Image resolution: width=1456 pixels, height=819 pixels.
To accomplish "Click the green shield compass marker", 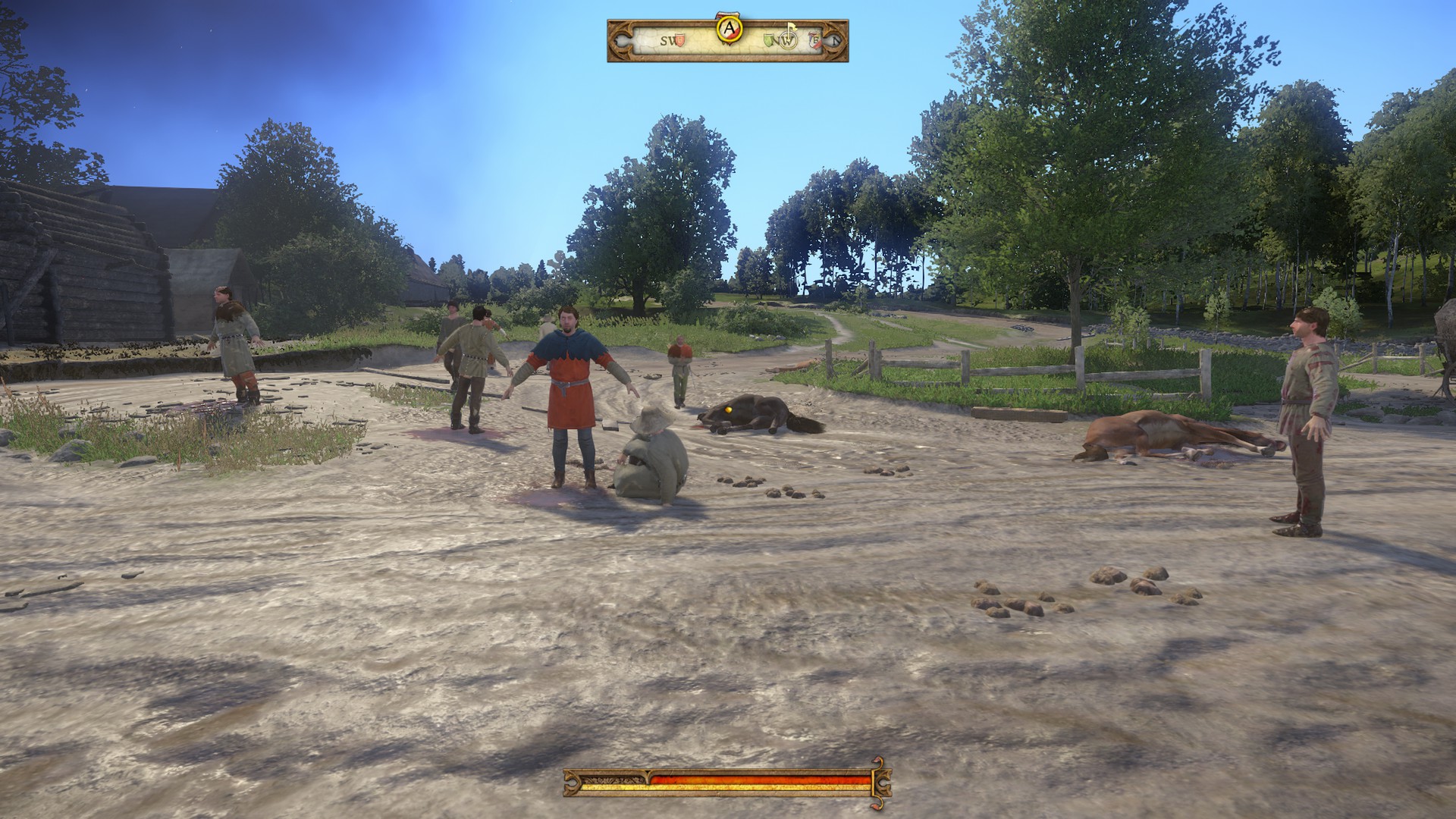I will click(770, 41).
